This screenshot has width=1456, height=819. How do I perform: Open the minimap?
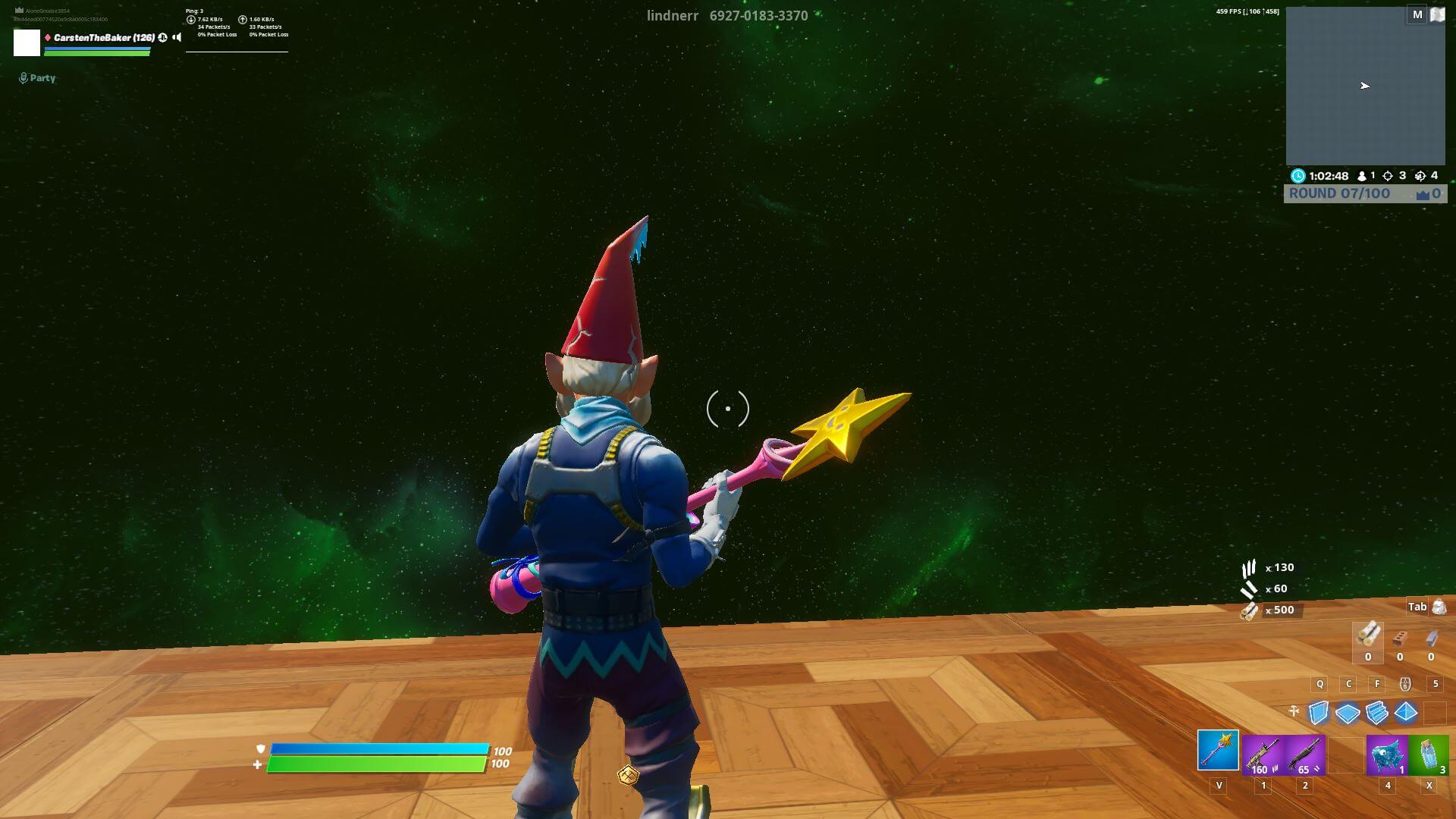1365,86
